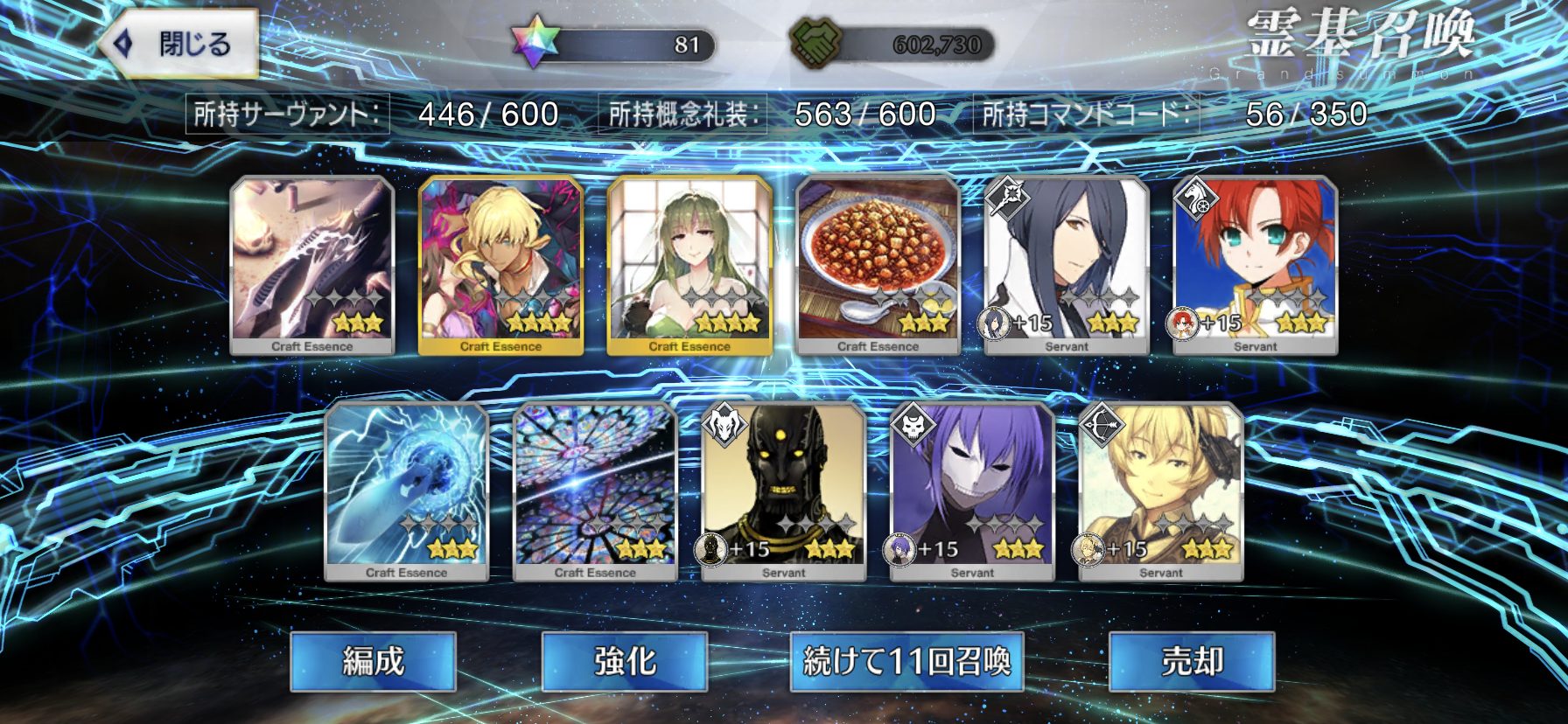Select the purple-haired masked Assassin Servant card
The width and height of the screenshot is (1568, 724).
[x=972, y=491]
